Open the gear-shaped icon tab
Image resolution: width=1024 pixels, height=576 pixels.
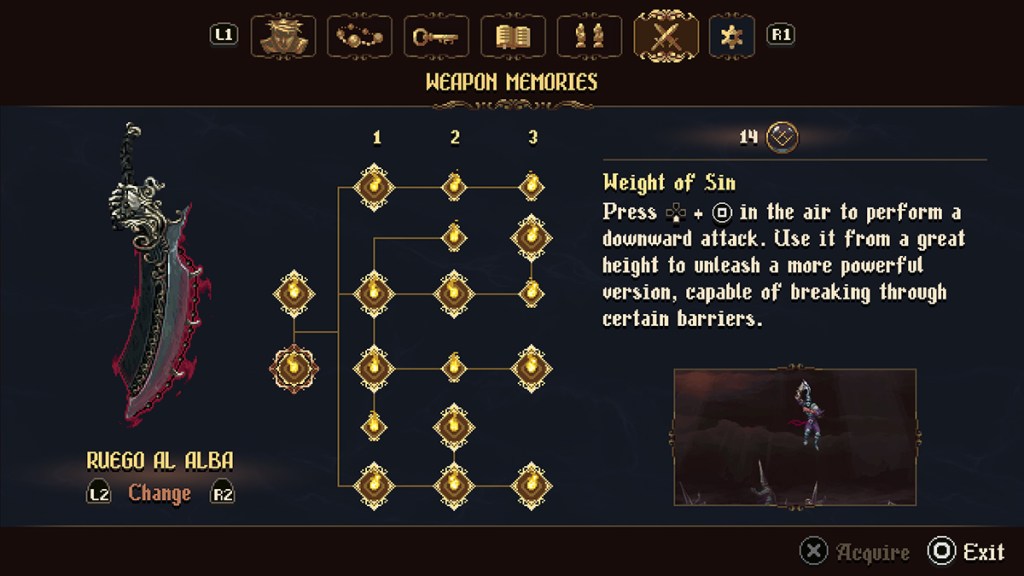tap(732, 36)
